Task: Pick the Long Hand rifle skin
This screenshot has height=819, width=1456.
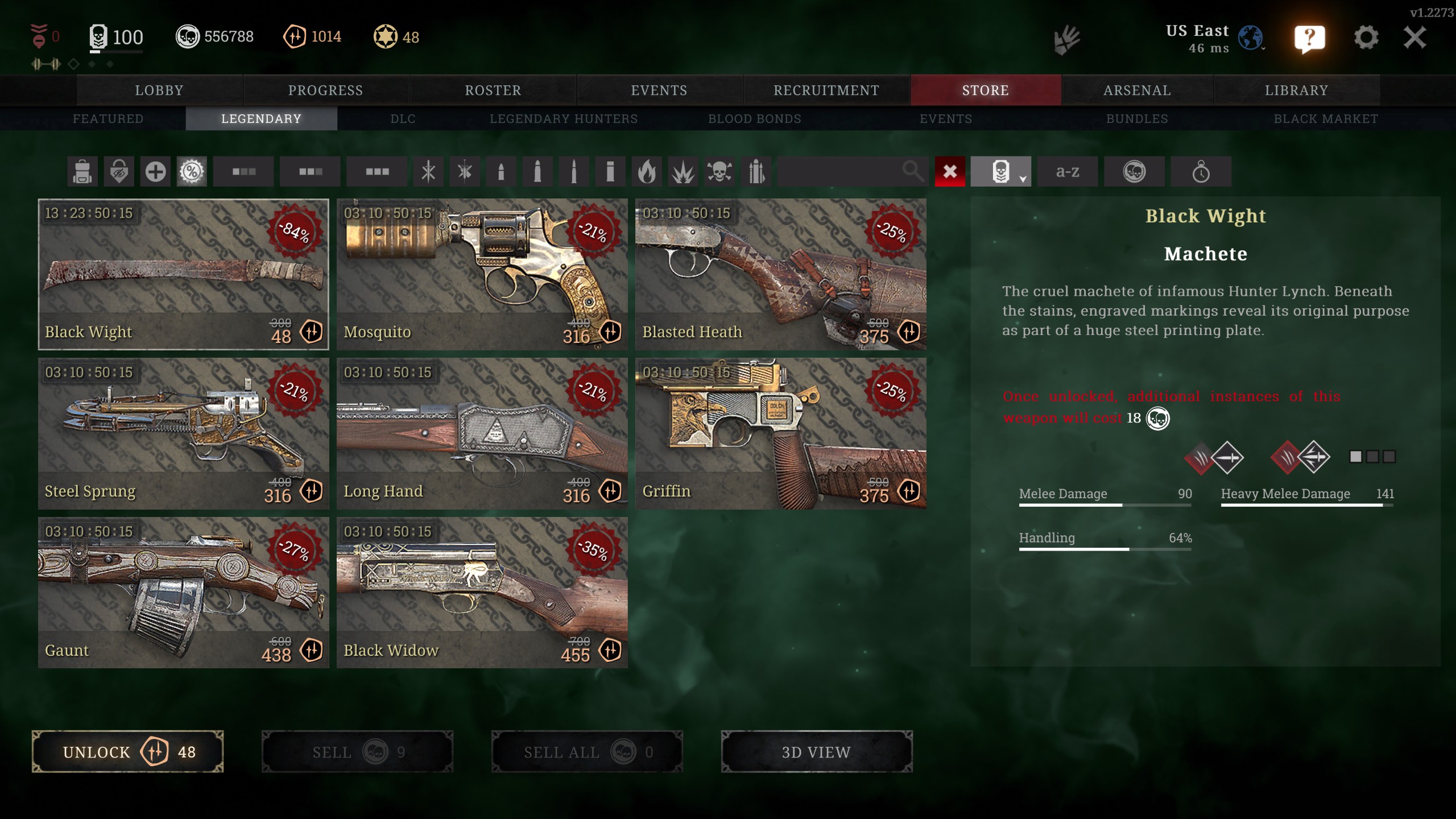Action: pos(482,433)
